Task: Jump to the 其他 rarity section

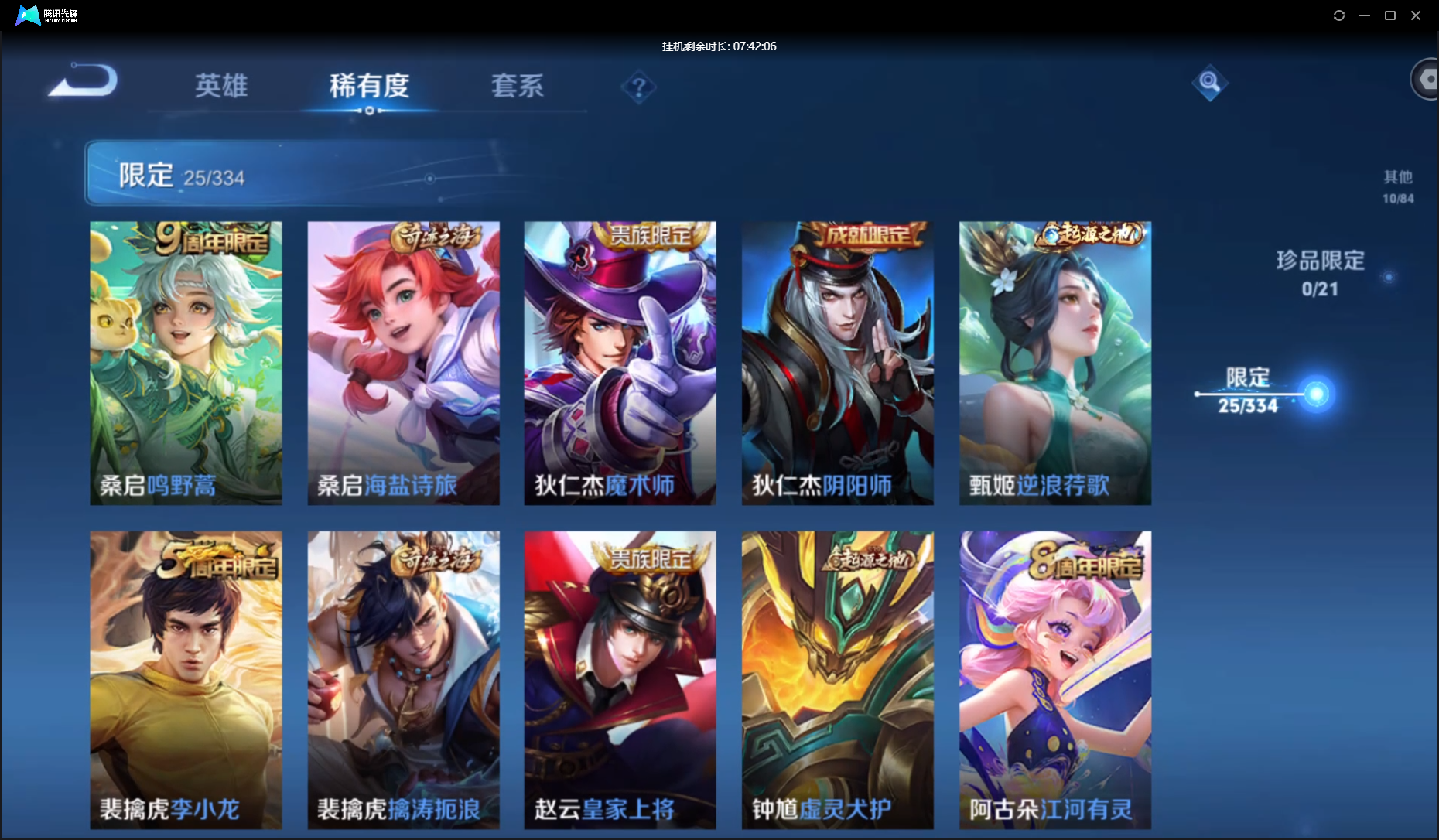Action: (x=1397, y=186)
